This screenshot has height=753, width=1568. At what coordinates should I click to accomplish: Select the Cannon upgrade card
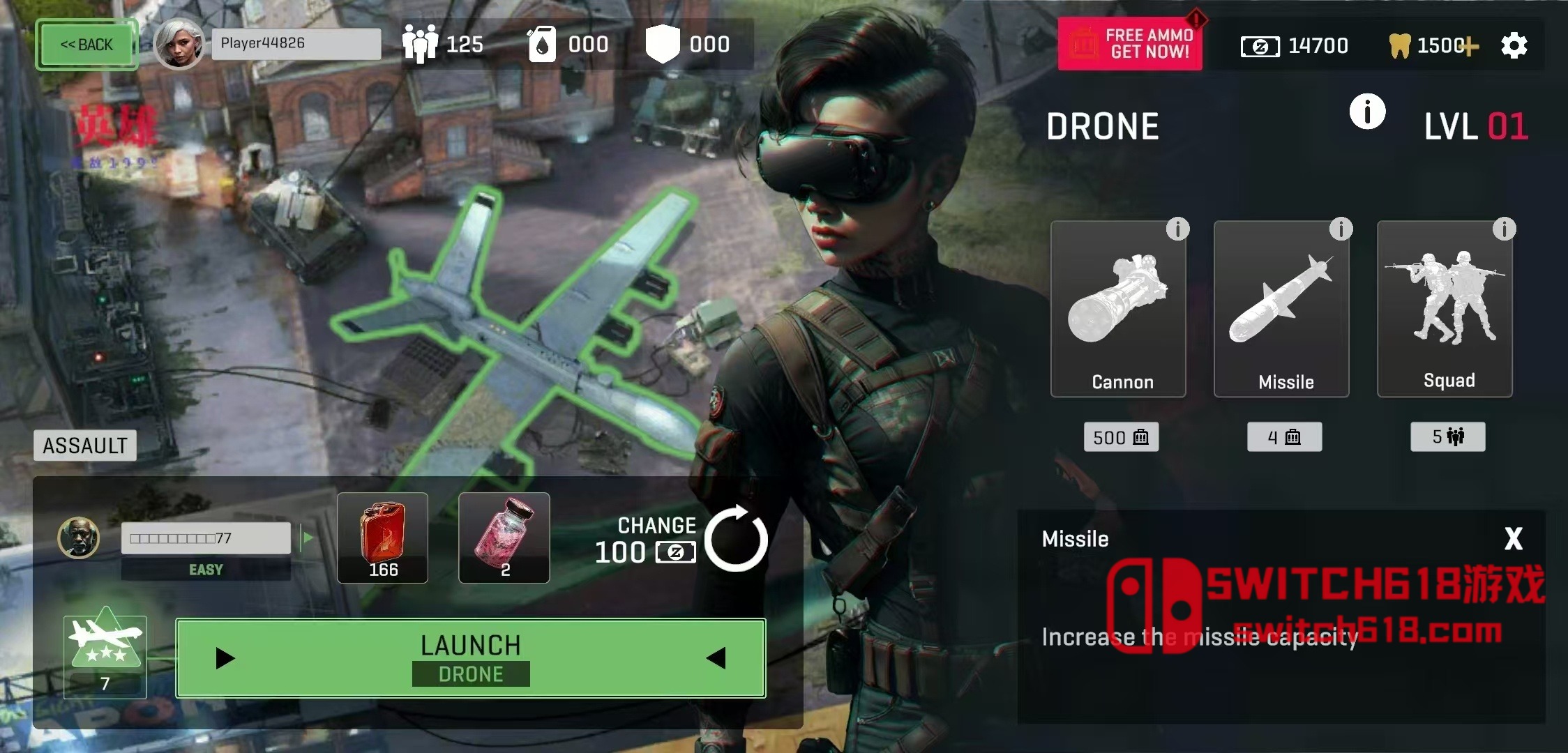coord(1118,309)
